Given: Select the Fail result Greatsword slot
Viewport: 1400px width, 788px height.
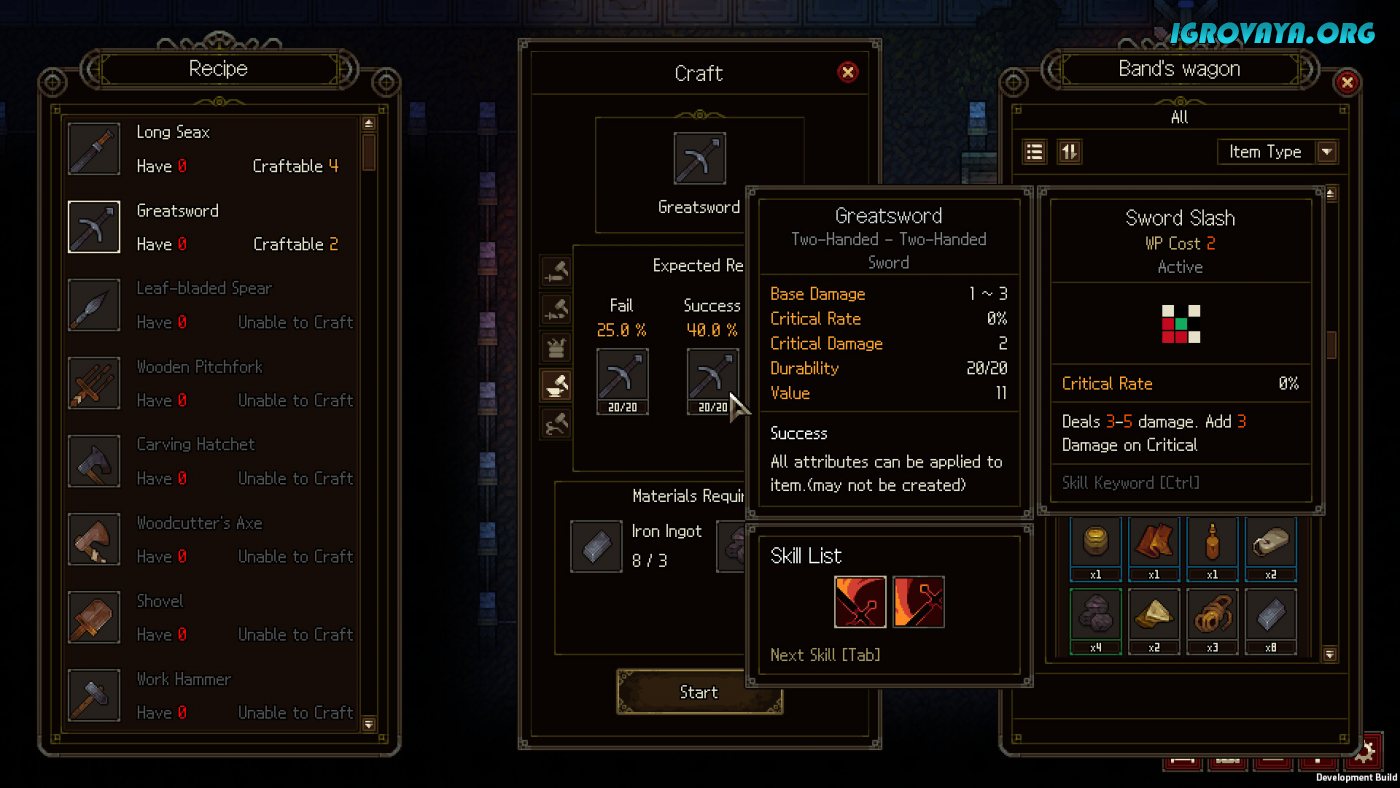Looking at the screenshot, I should 622,381.
